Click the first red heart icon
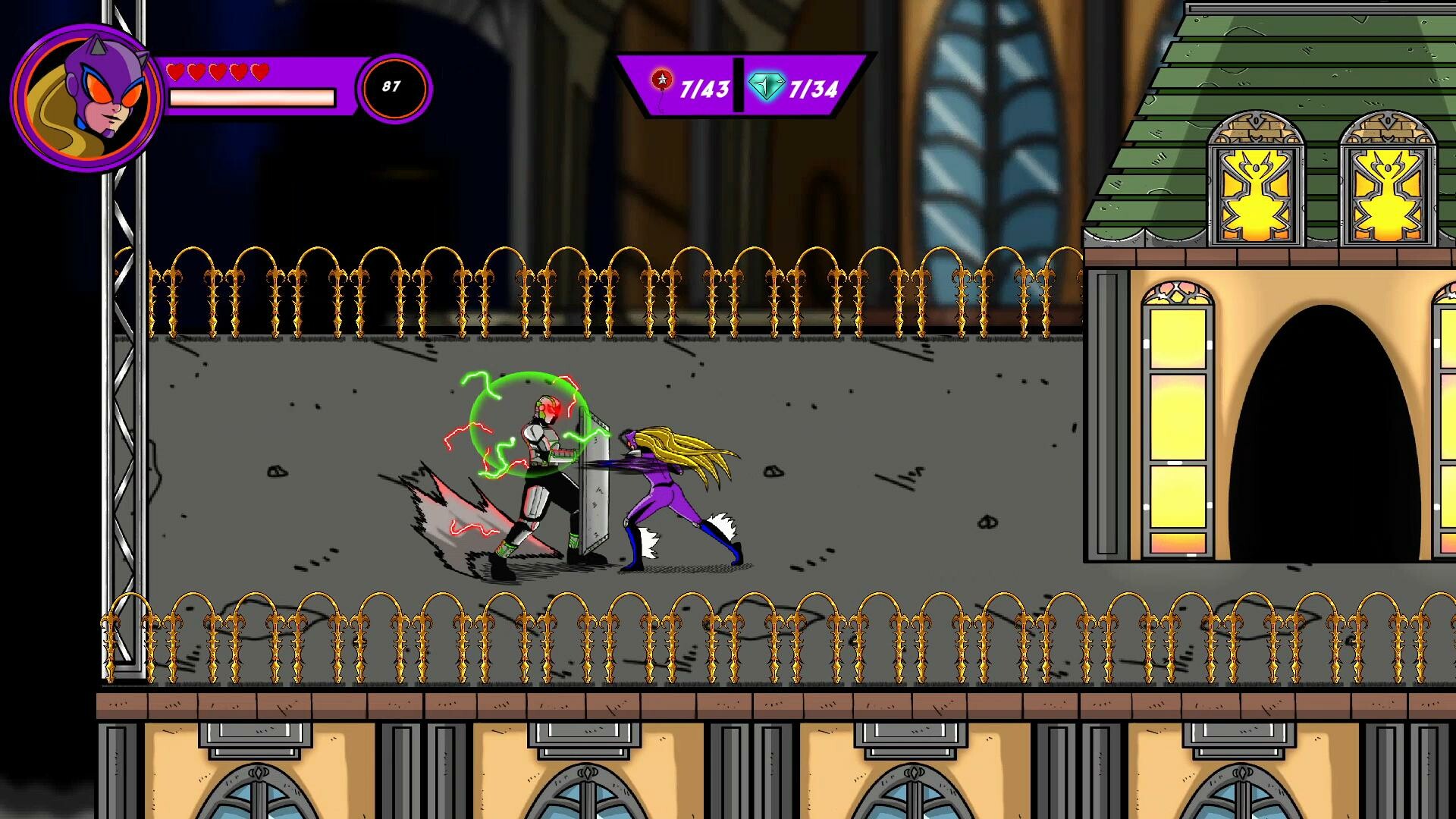 (x=177, y=70)
